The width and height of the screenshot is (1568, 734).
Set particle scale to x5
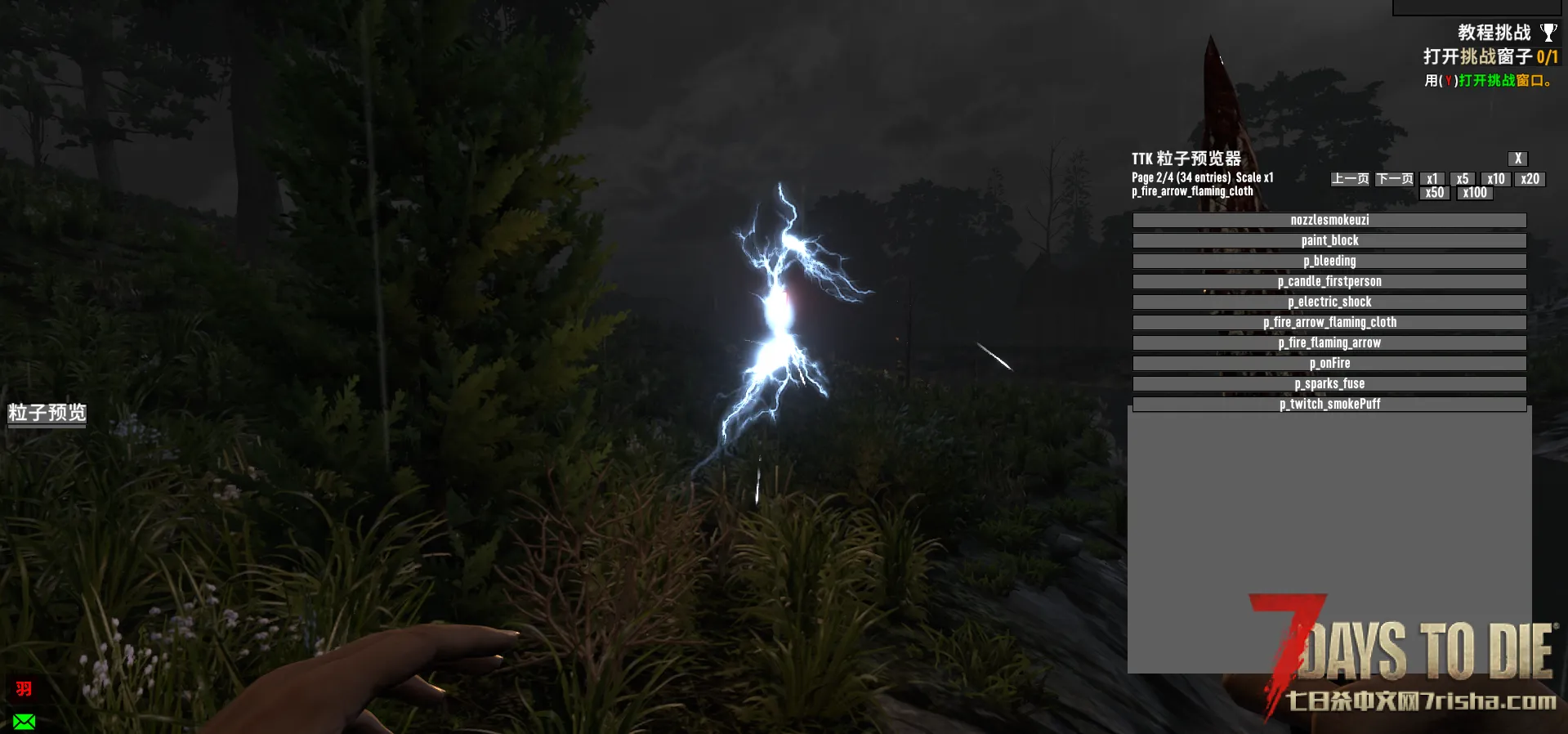(1462, 179)
